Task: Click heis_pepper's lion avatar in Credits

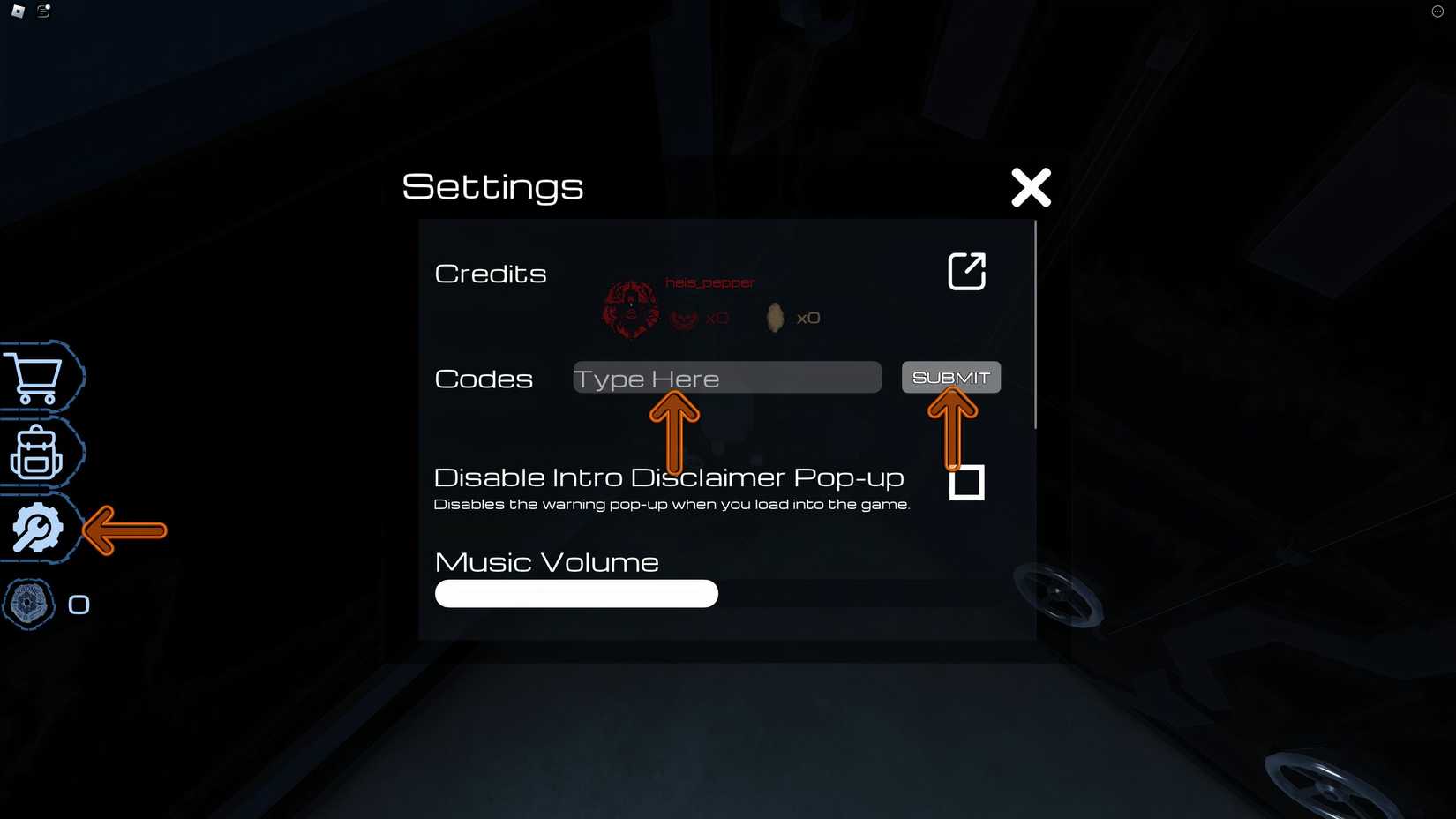Action: (x=630, y=308)
